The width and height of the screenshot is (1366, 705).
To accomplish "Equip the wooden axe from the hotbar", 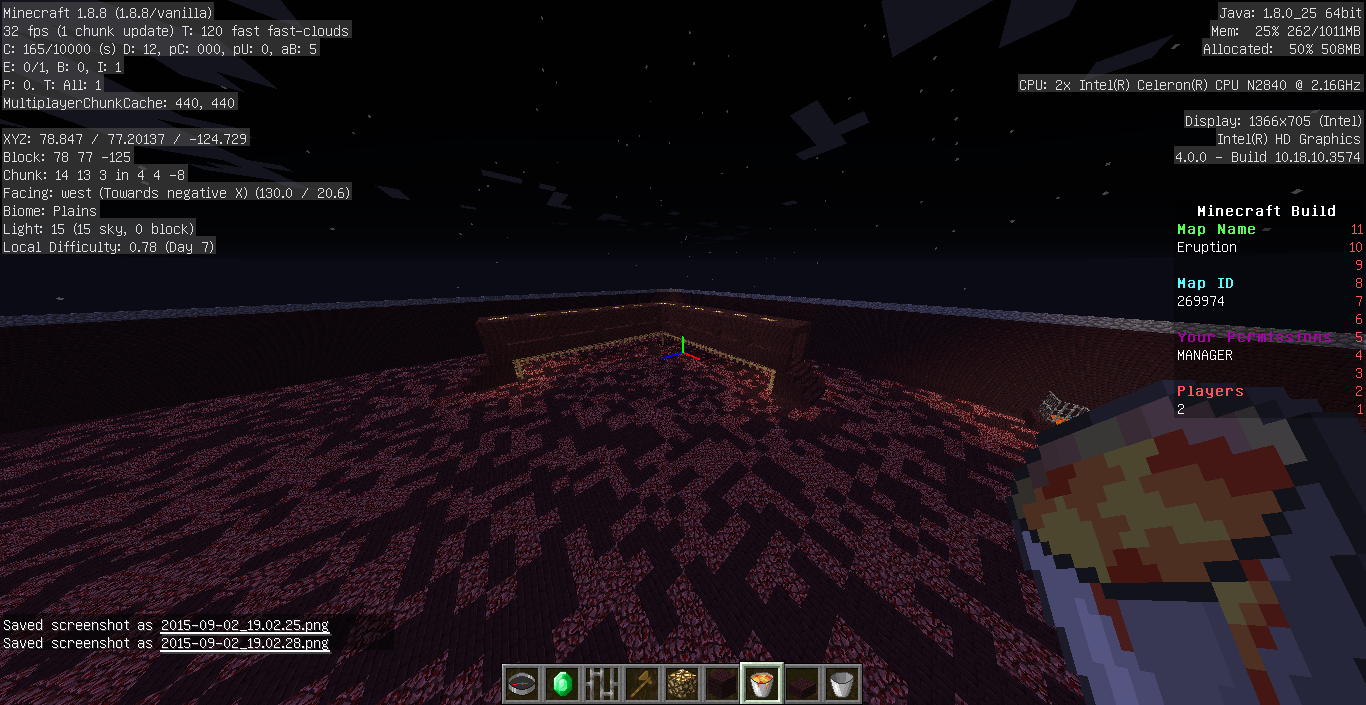I will (643, 684).
